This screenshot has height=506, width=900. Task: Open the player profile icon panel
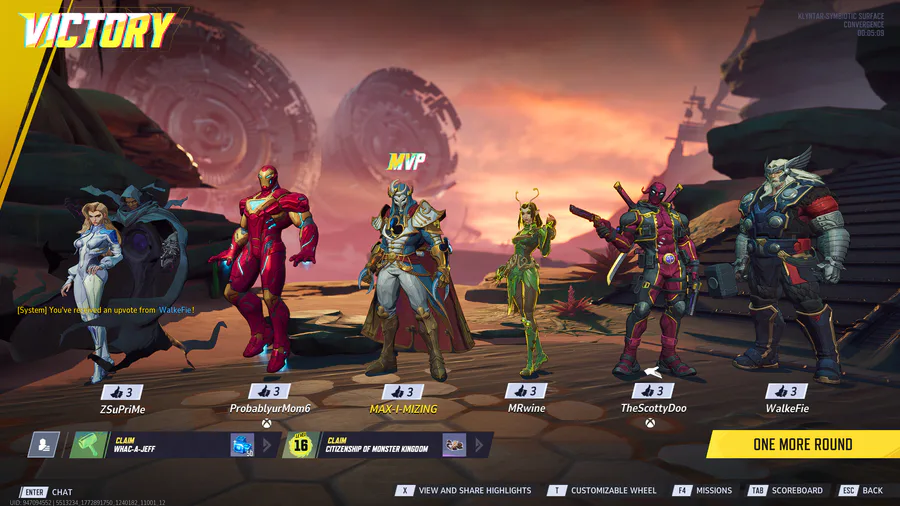tap(43, 445)
